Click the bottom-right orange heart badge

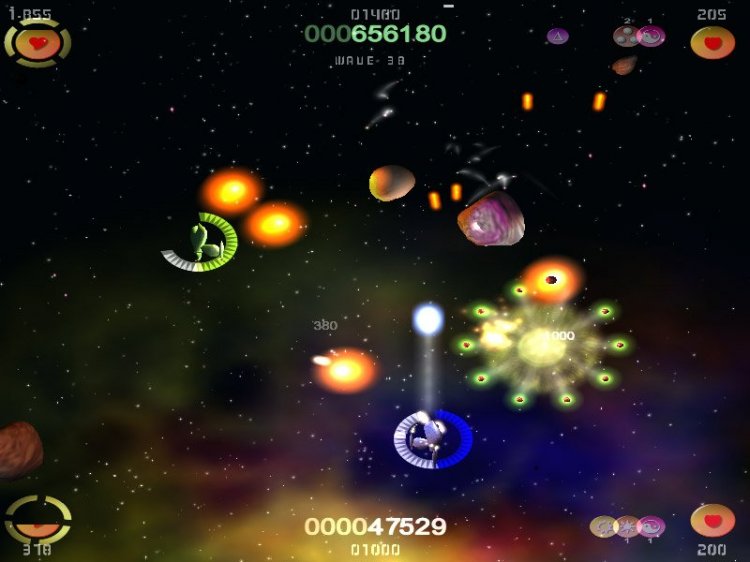[x=712, y=521]
